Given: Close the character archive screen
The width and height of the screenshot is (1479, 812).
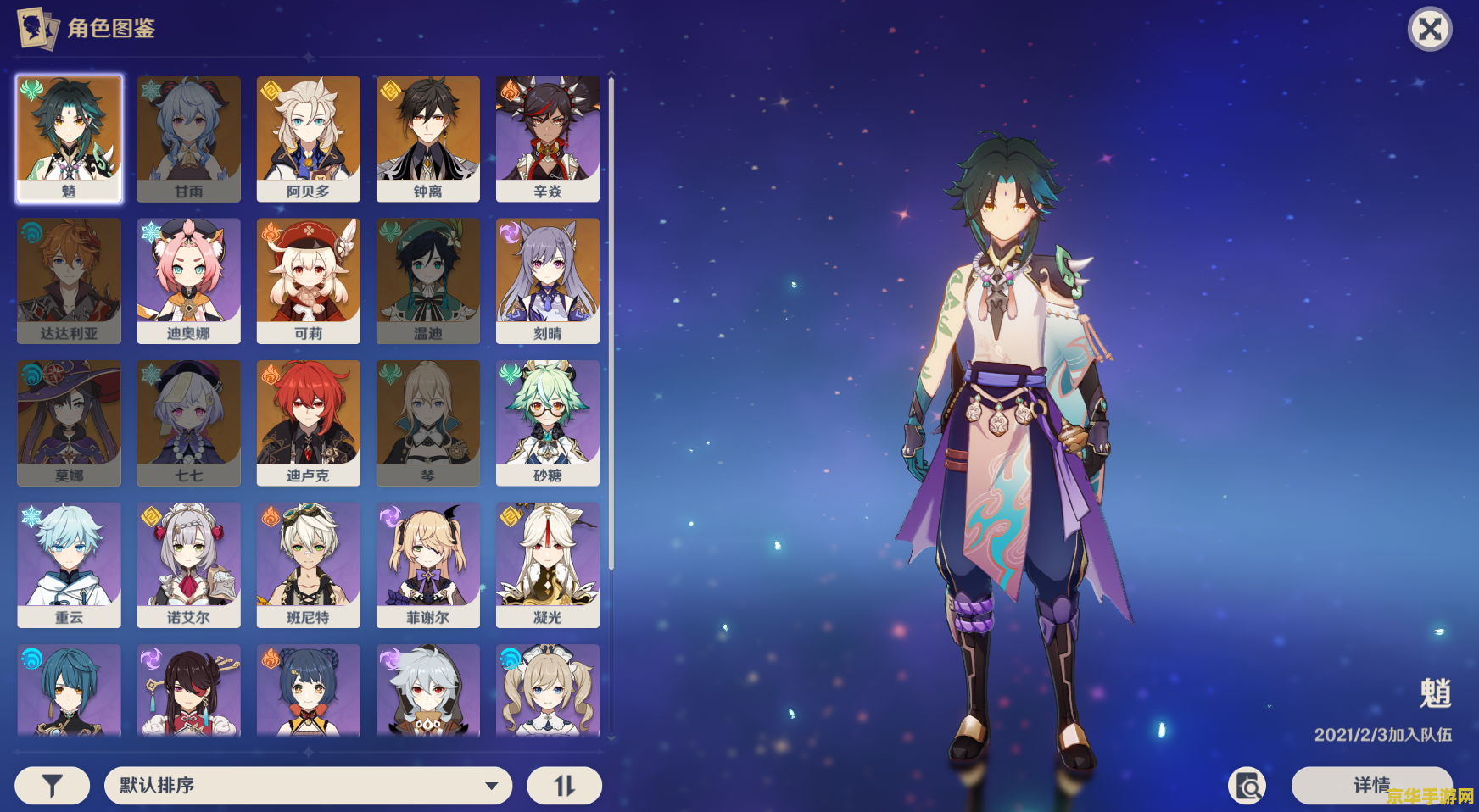Looking at the screenshot, I should 1430,30.
